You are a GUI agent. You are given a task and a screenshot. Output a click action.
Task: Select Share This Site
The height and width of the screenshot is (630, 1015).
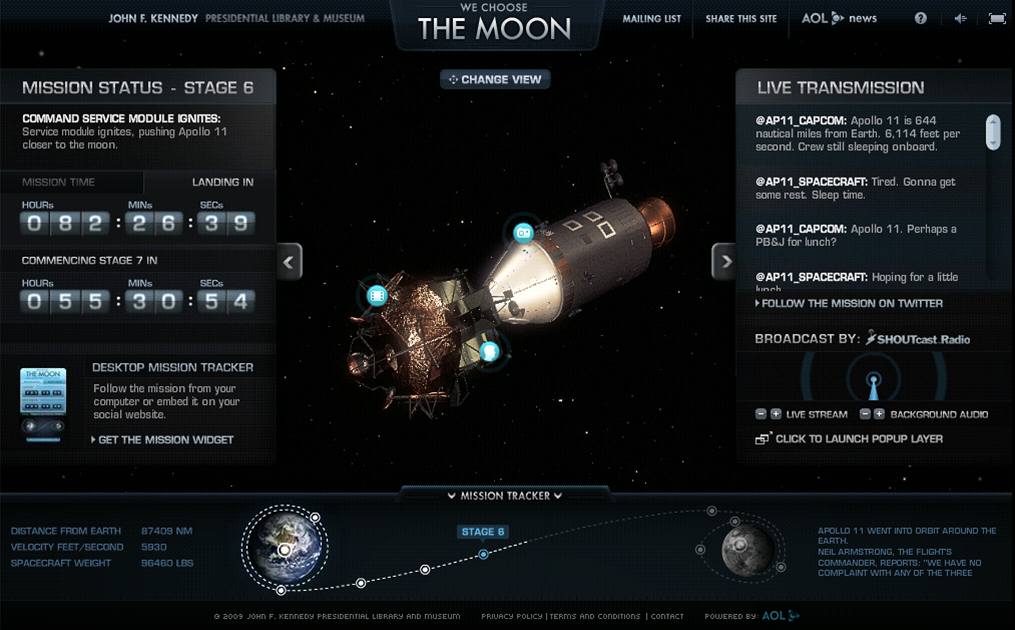[x=741, y=19]
